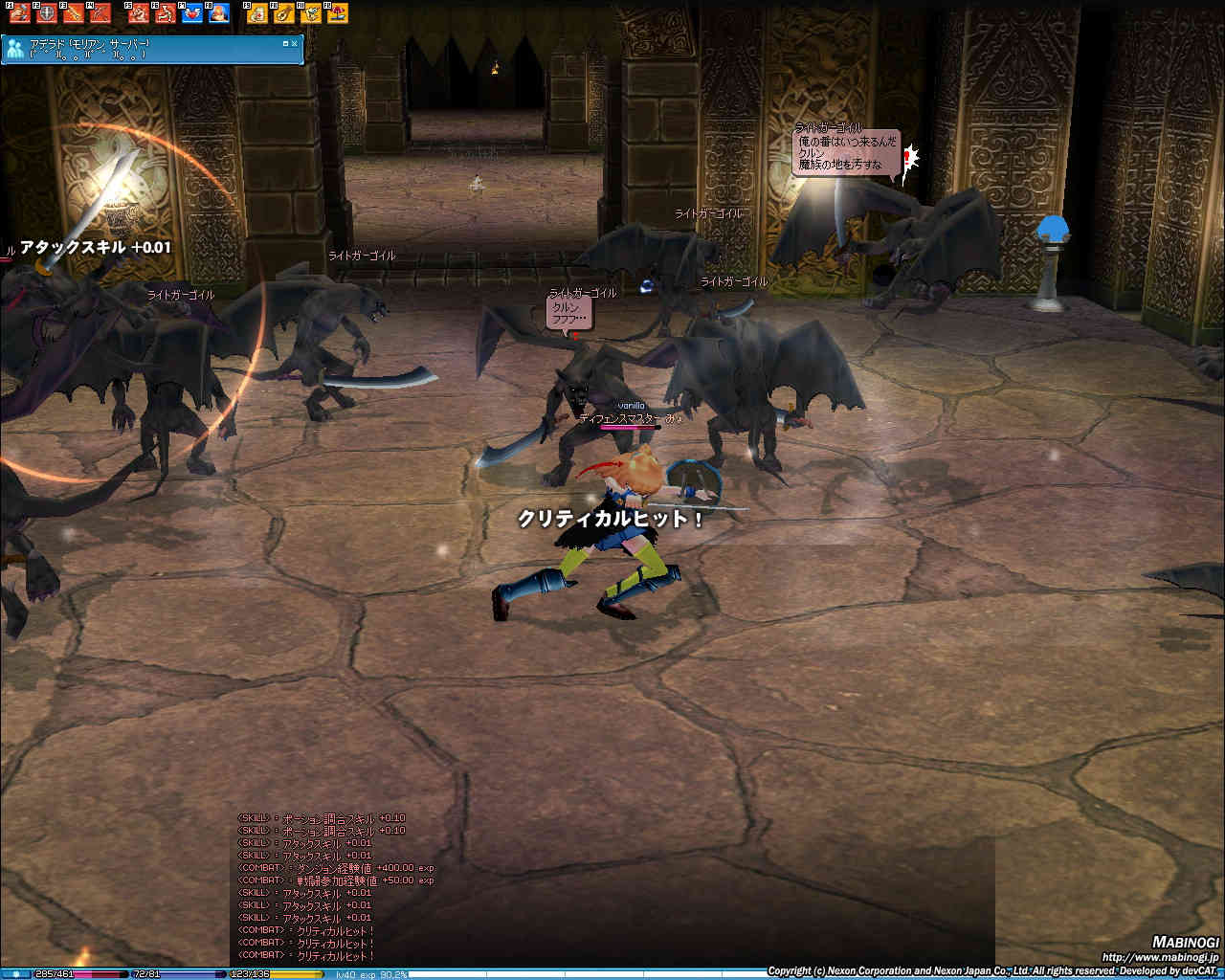Viewport: 1225px width, 980px height.
Task: Use the F6 sitting rest skill
Action: [166, 13]
